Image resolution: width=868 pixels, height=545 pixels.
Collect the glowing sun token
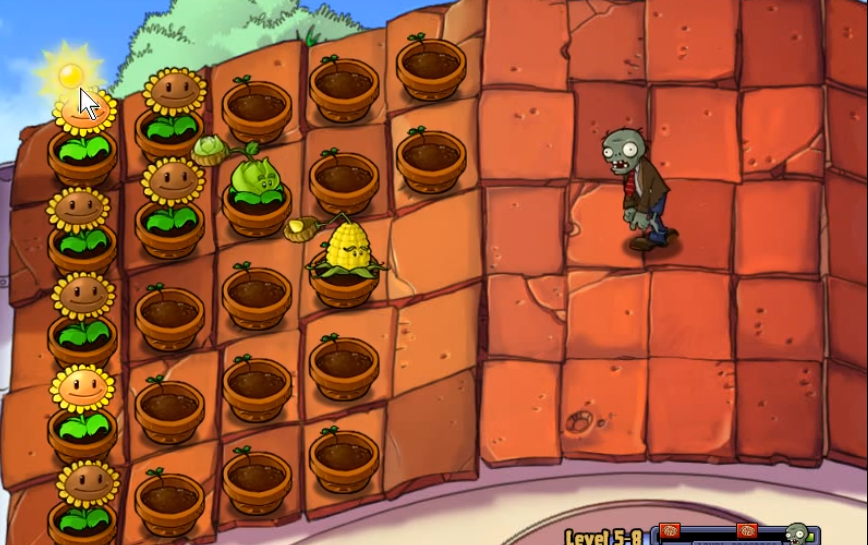click(70, 74)
